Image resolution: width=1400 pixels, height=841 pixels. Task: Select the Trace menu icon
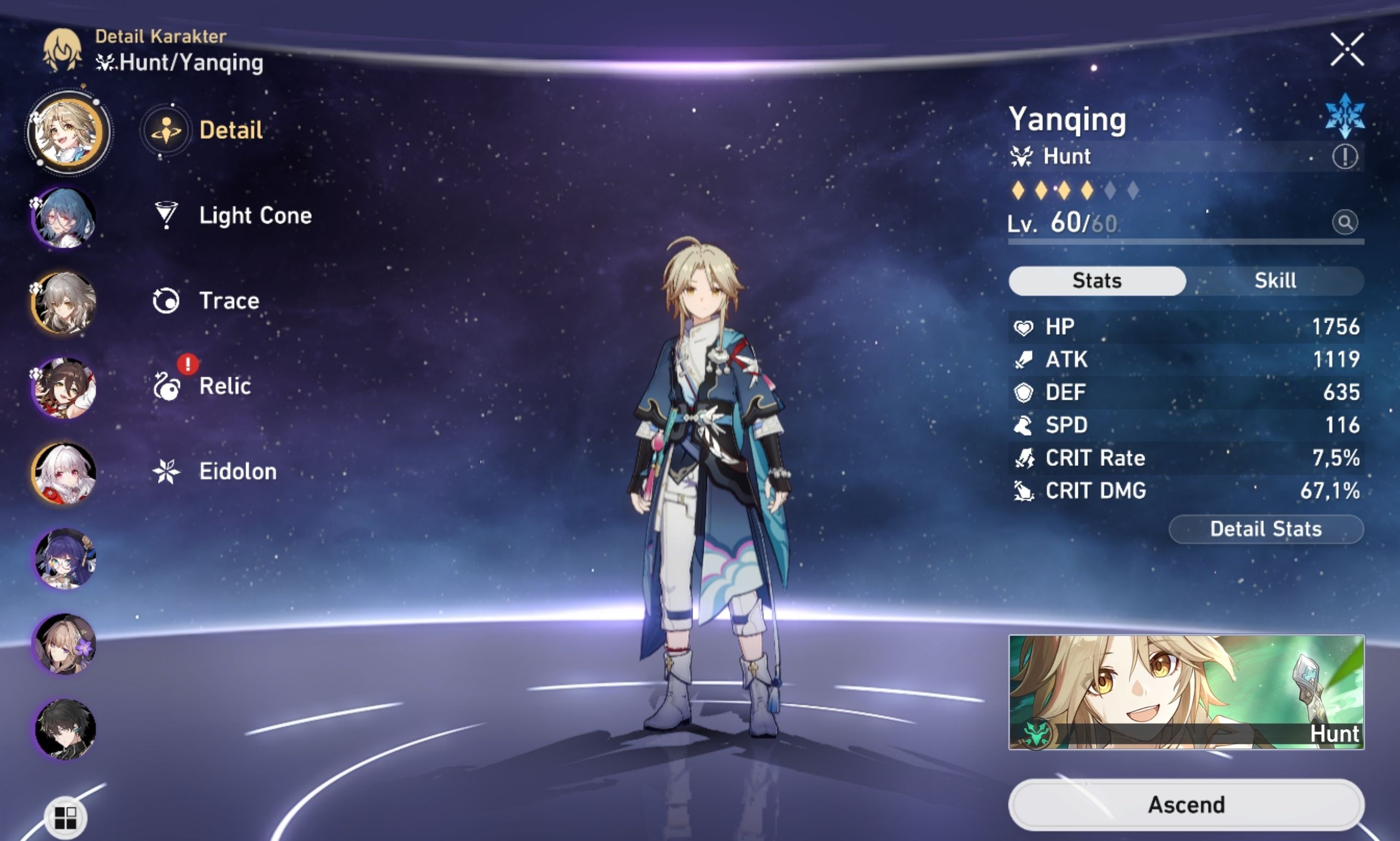165,301
